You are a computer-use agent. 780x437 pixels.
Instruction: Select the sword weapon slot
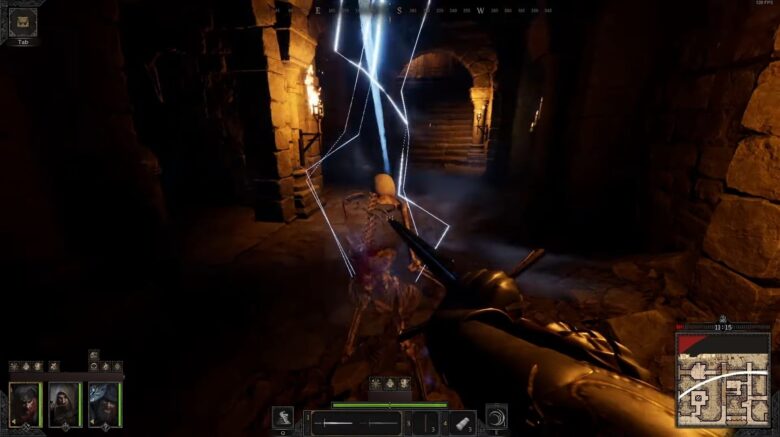pos(356,423)
